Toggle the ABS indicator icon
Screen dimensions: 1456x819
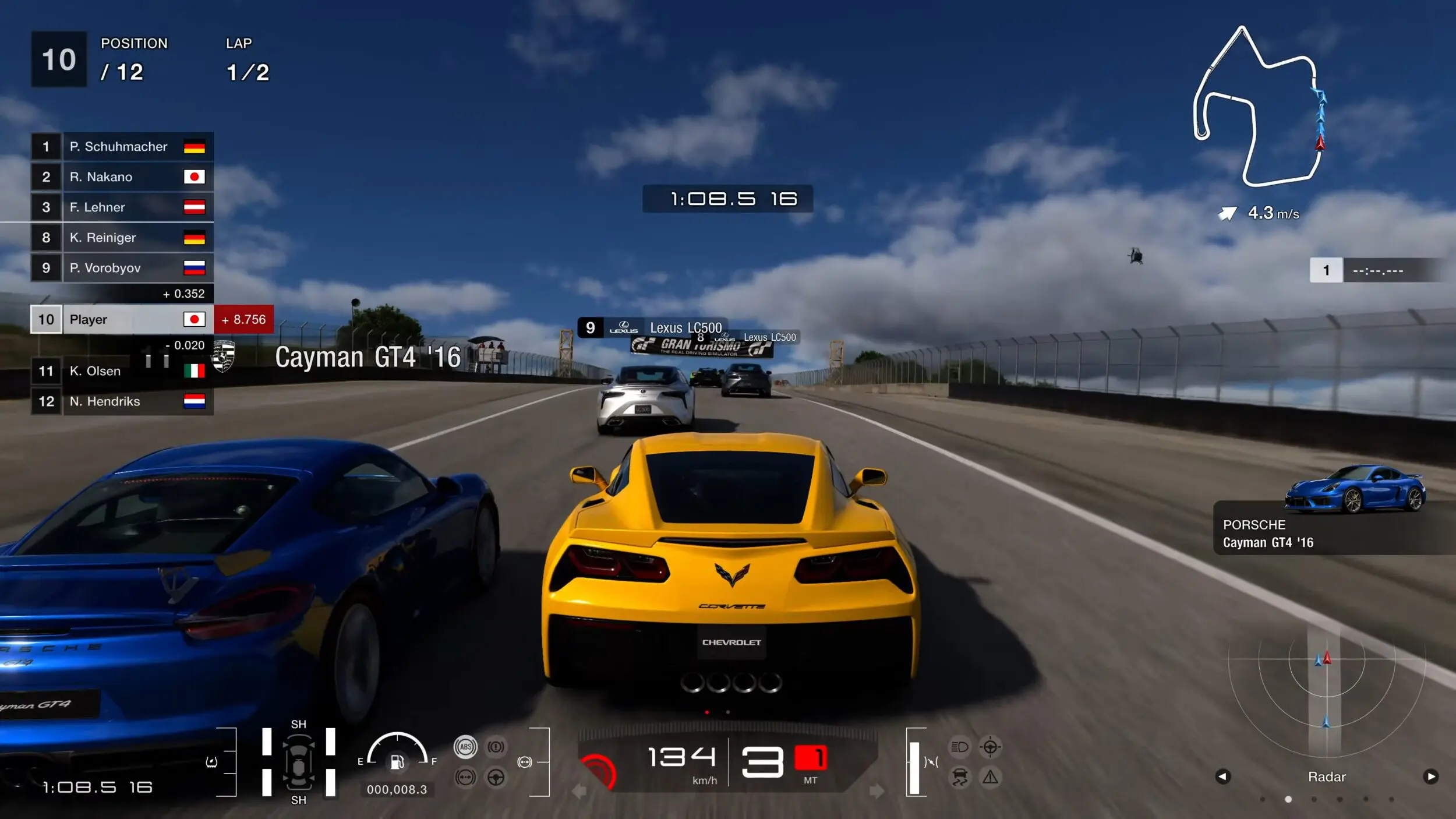point(465,747)
